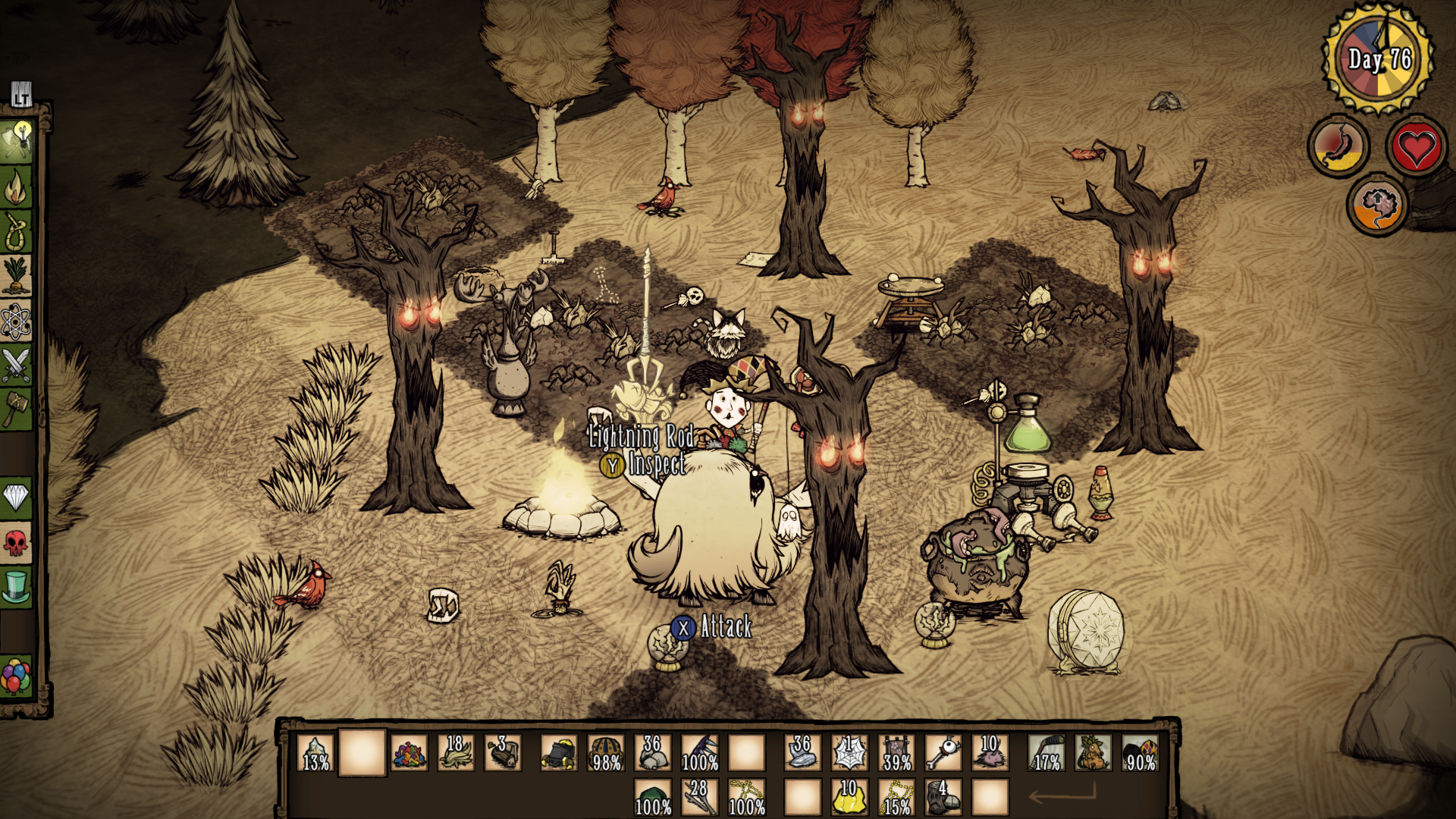Open the Science atom tab

(16, 322)
